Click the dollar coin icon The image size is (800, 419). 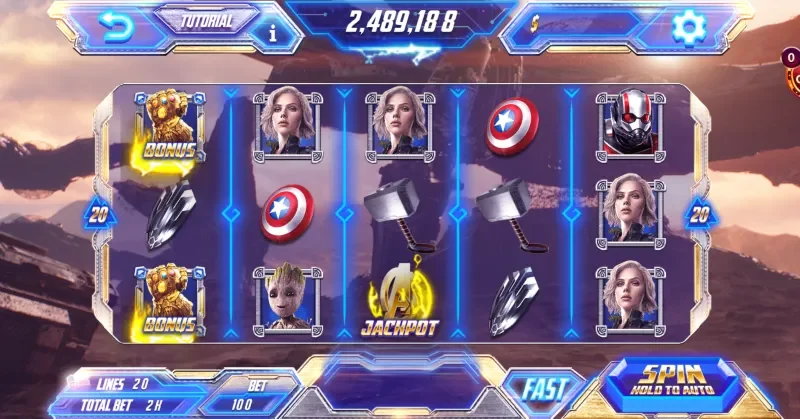537,22
